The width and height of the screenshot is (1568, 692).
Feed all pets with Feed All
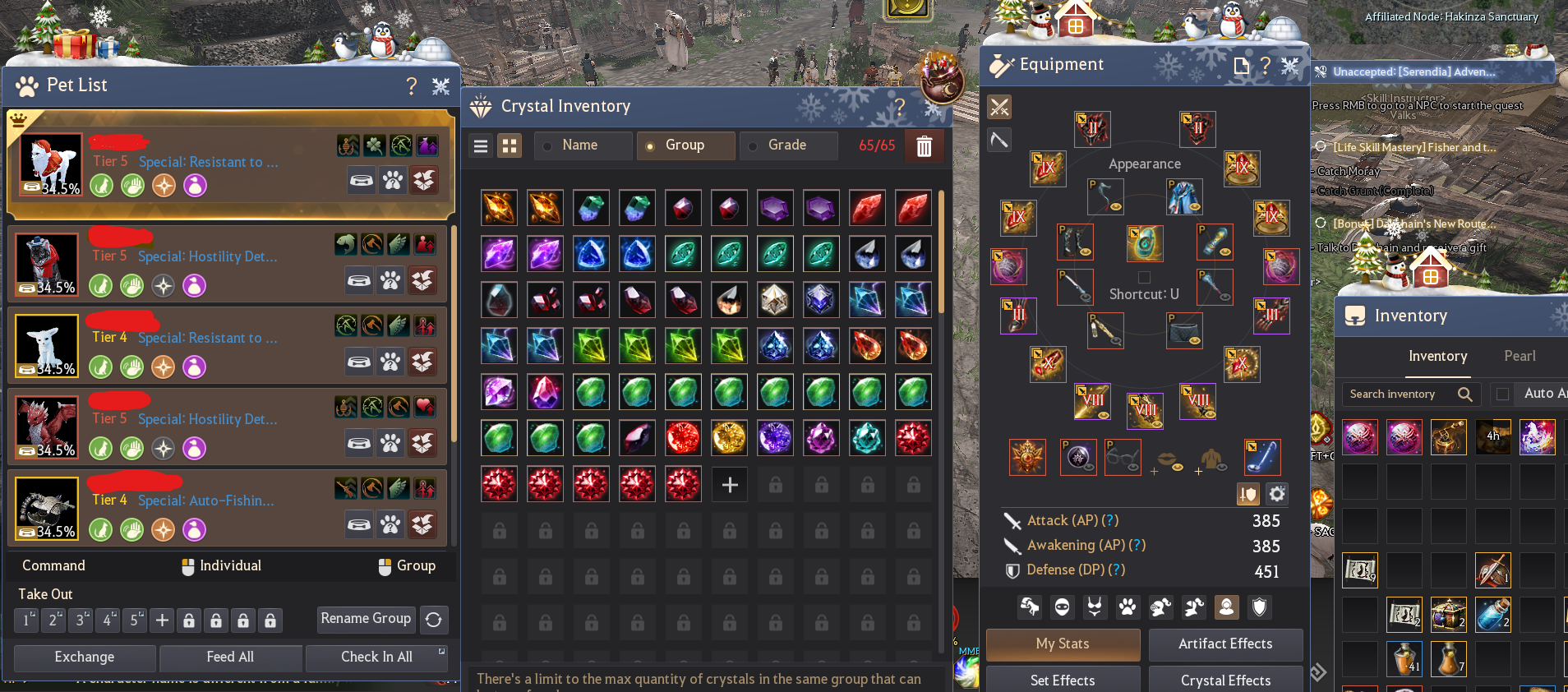pos(230,657)
